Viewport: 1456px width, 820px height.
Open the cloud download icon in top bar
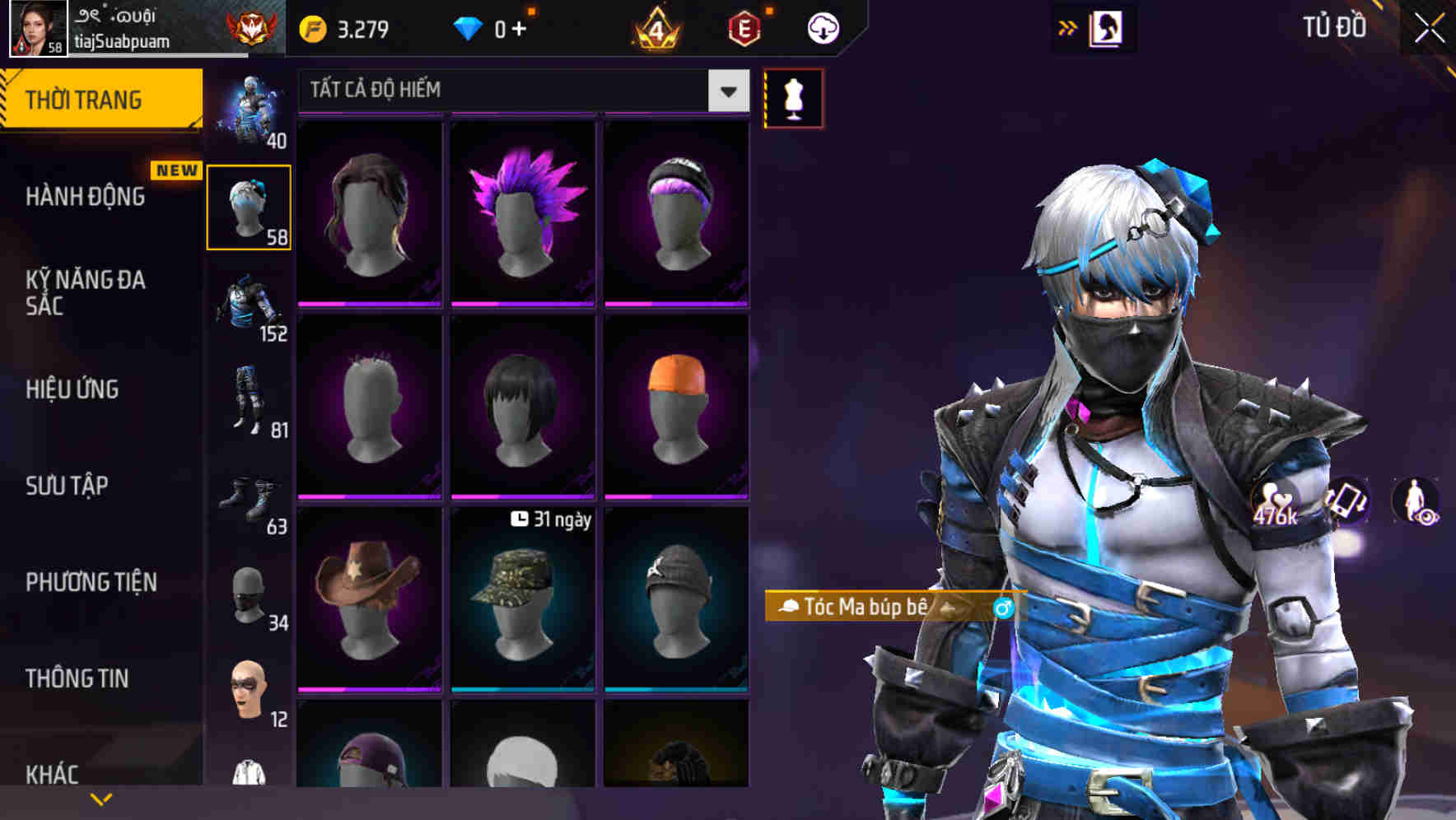coord(822,26)
